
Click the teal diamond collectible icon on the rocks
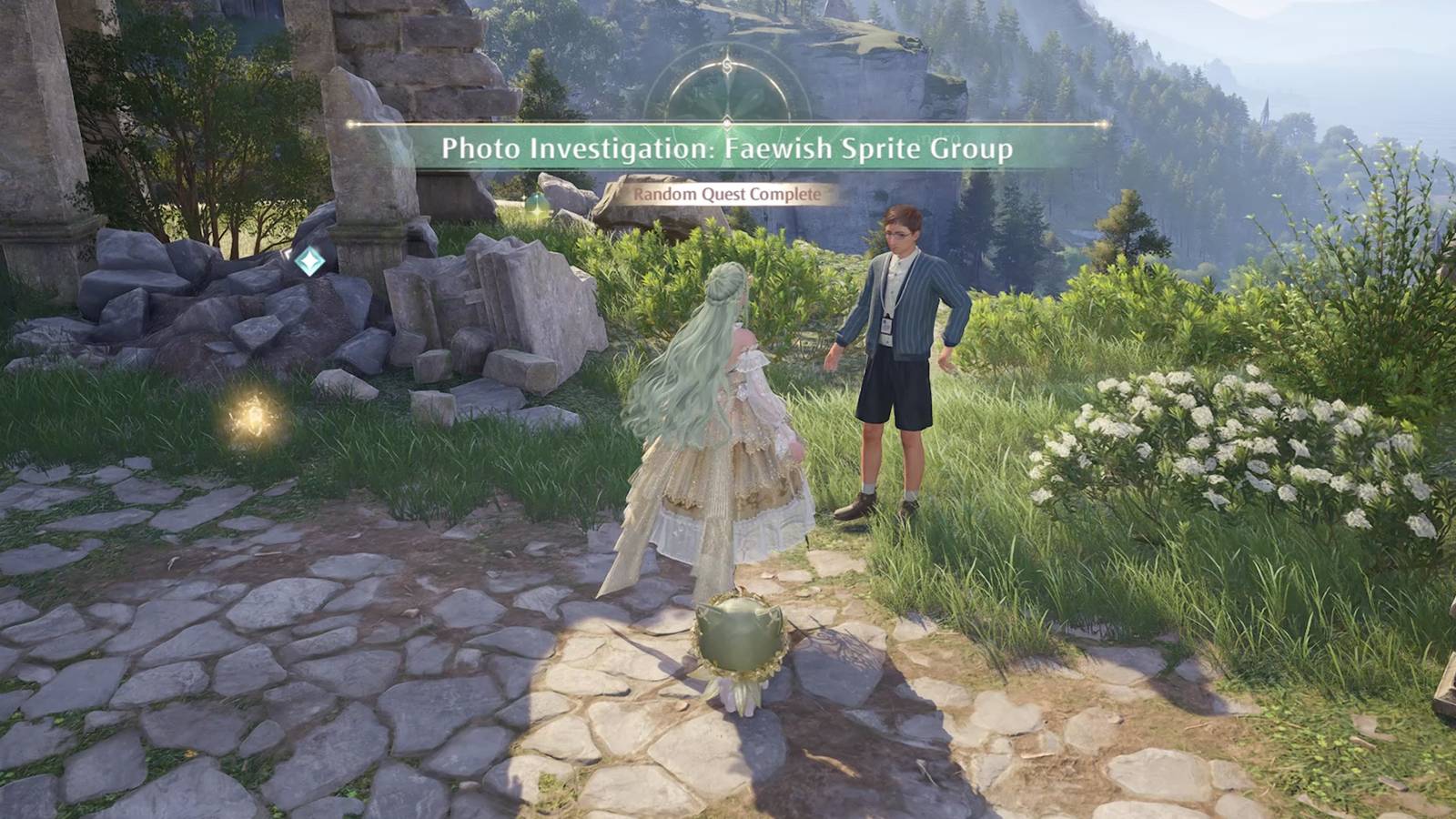(x=308, y=261)
